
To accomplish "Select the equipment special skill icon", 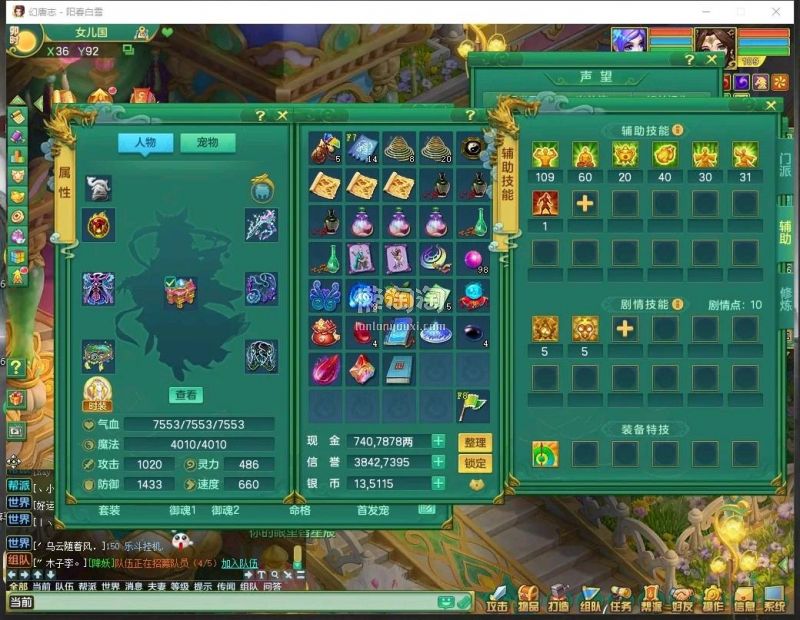I will 545,454.
